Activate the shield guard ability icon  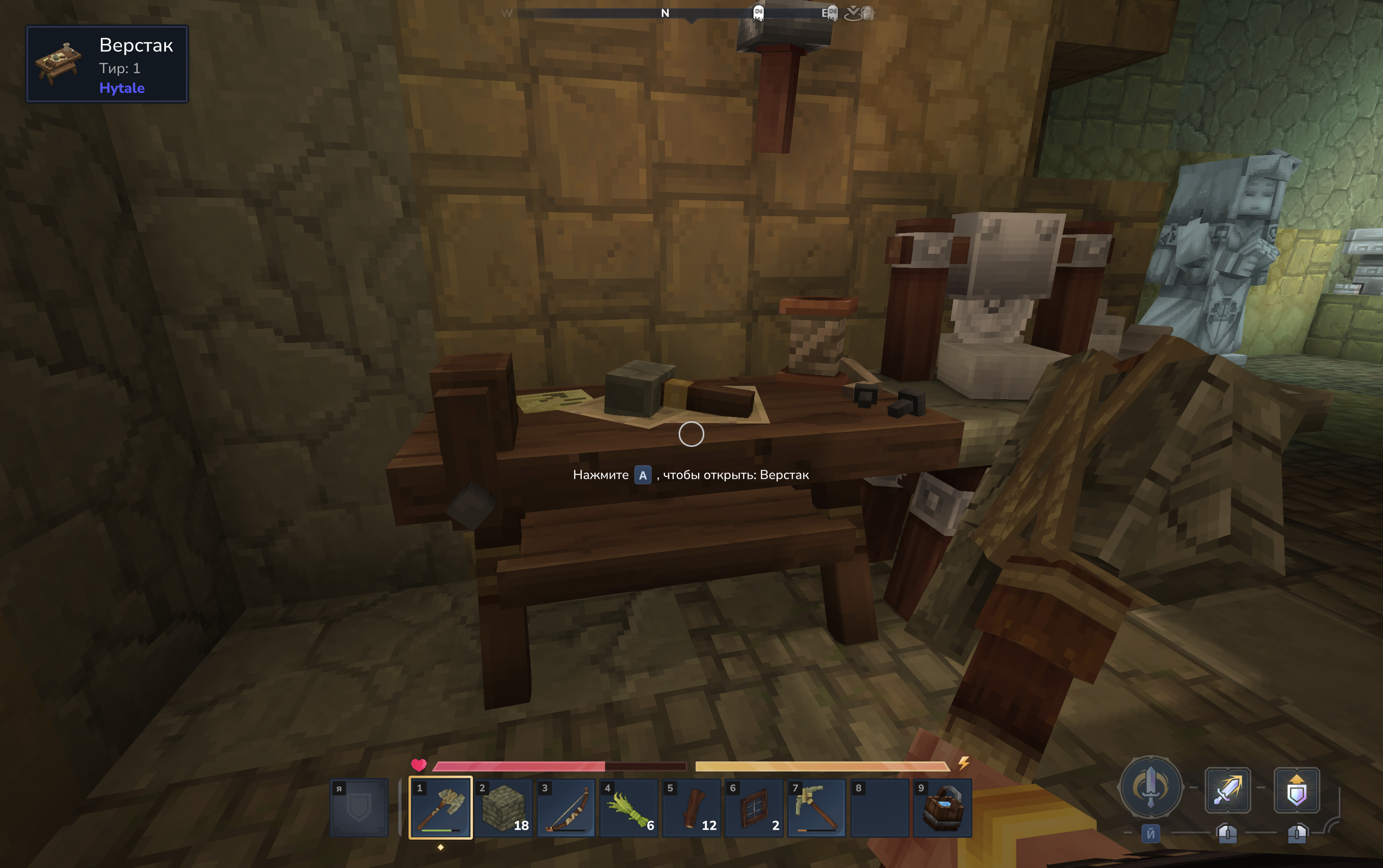(1296, 790)
